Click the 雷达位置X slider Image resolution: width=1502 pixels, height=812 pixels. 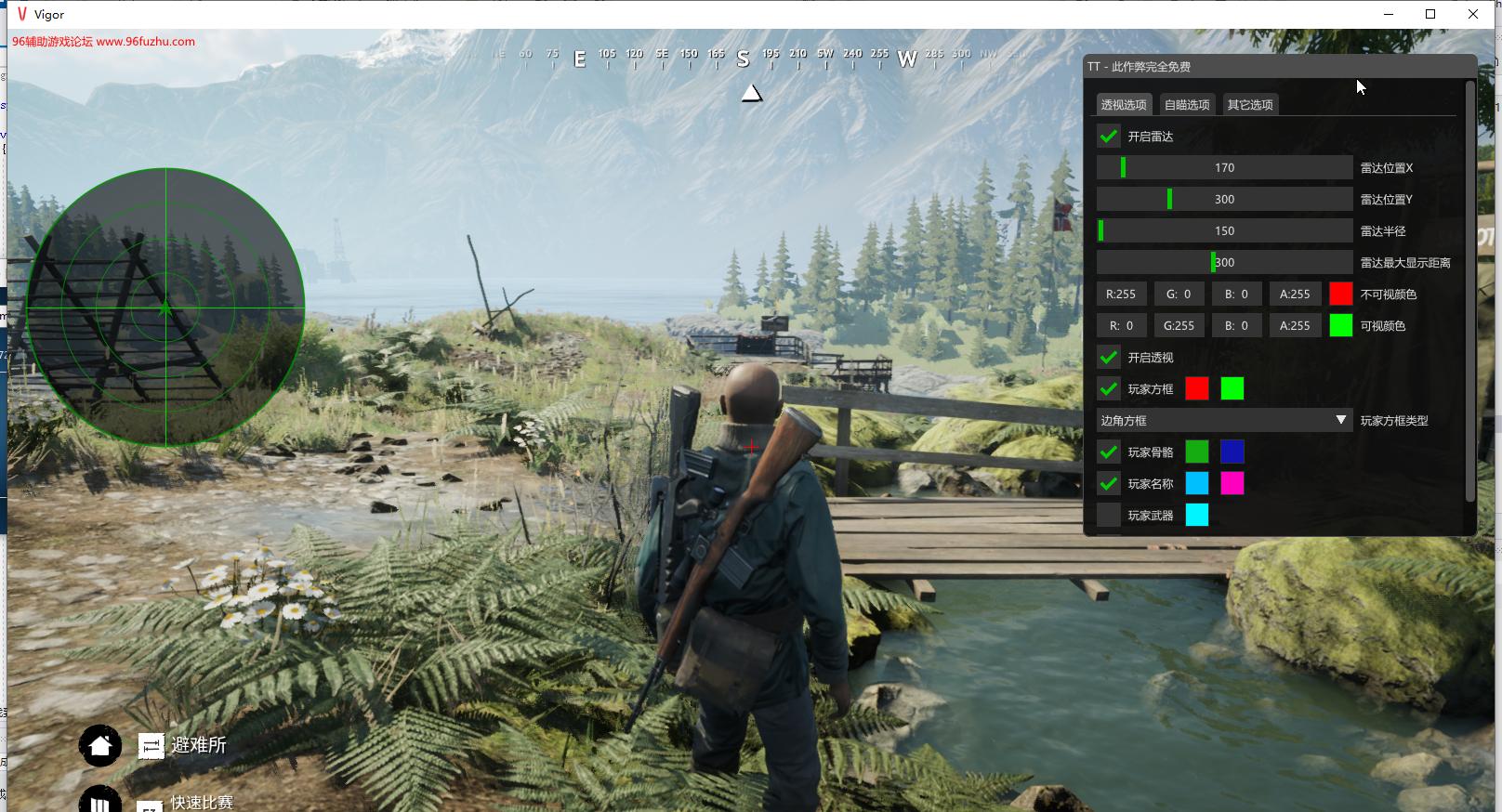tap(1224, 168)
